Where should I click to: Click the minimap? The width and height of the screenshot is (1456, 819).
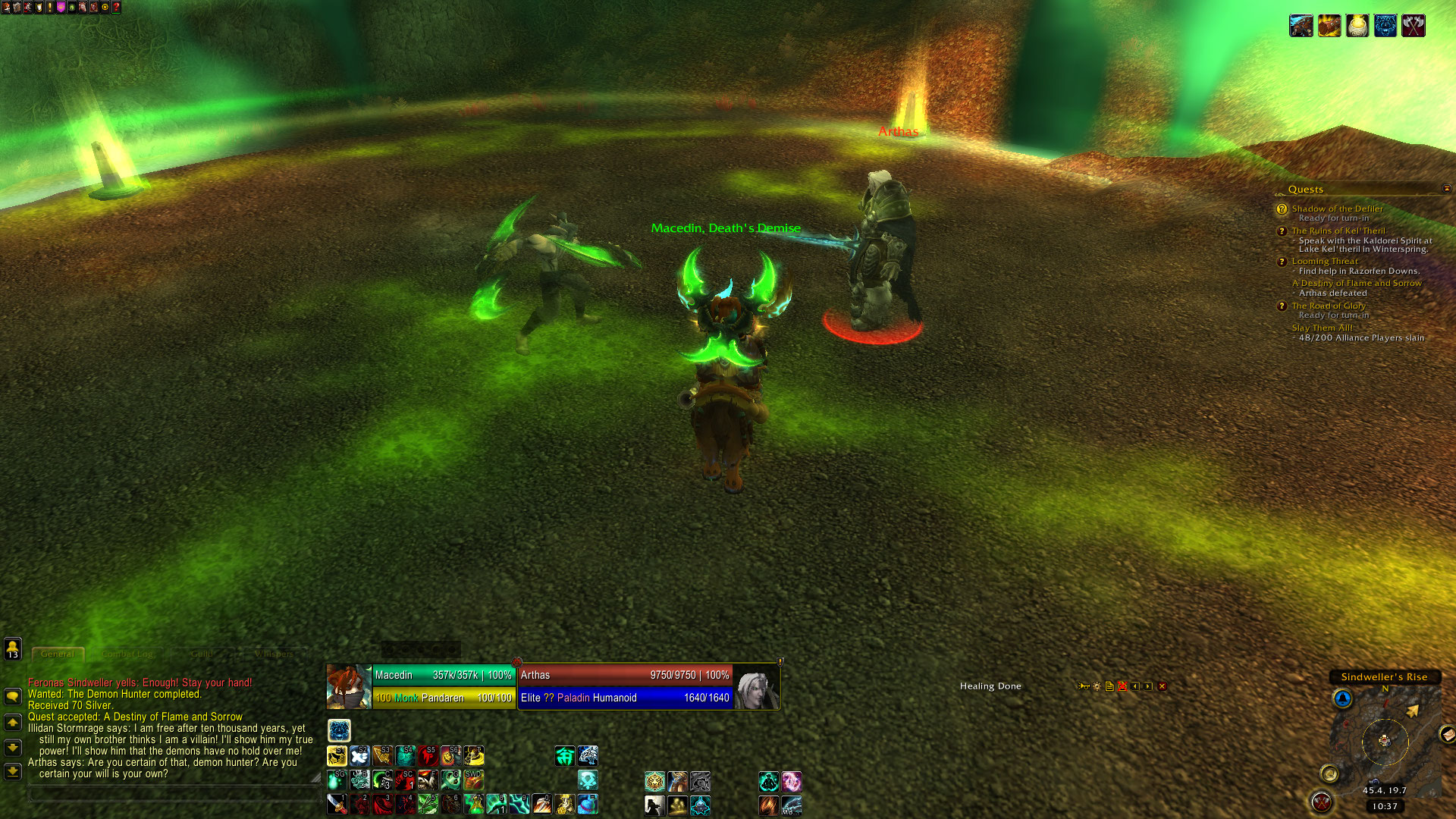[1384, 739]
